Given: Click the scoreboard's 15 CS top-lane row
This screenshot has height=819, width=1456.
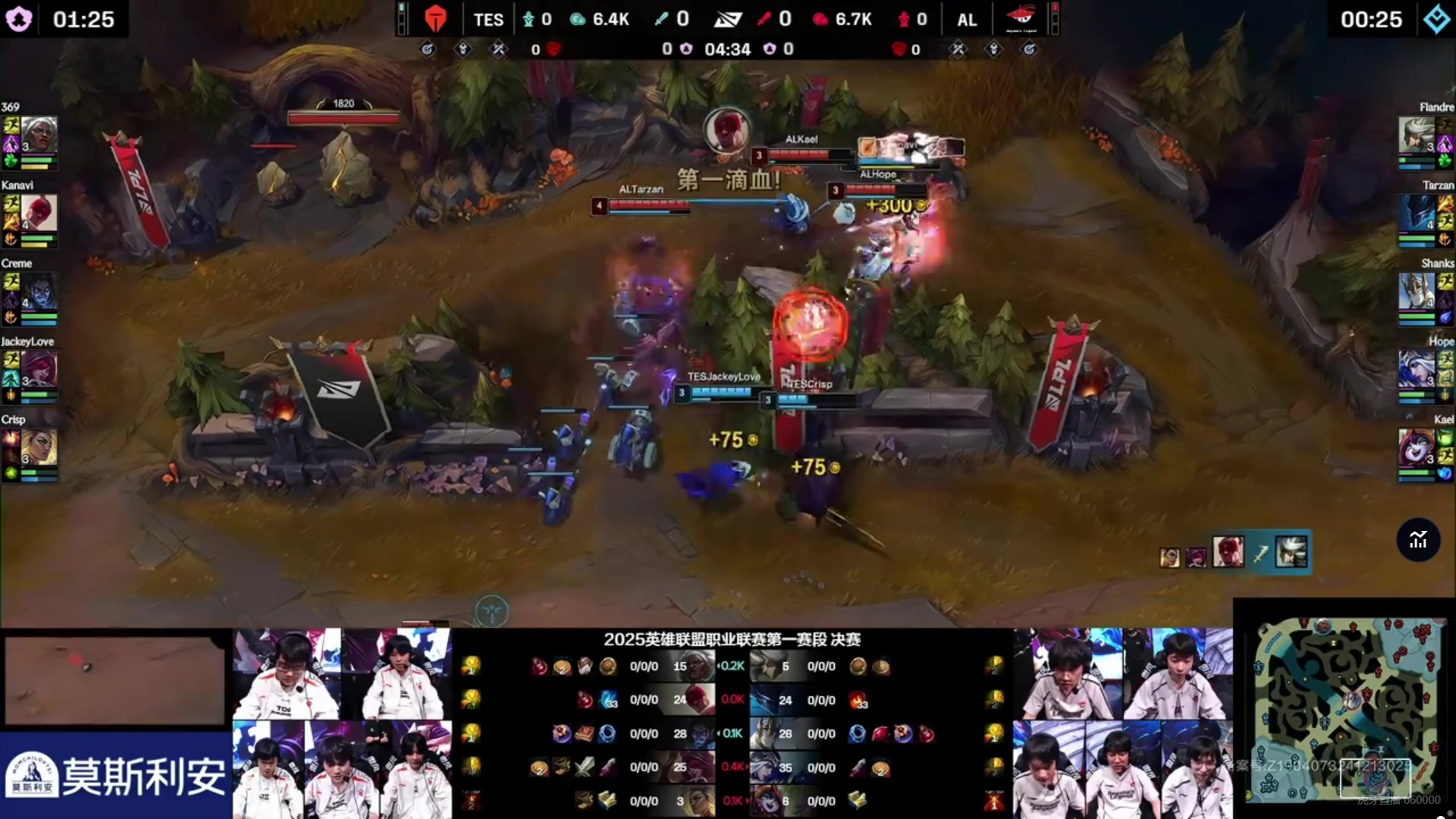Looking at the screenshot, I should (679, 667).
